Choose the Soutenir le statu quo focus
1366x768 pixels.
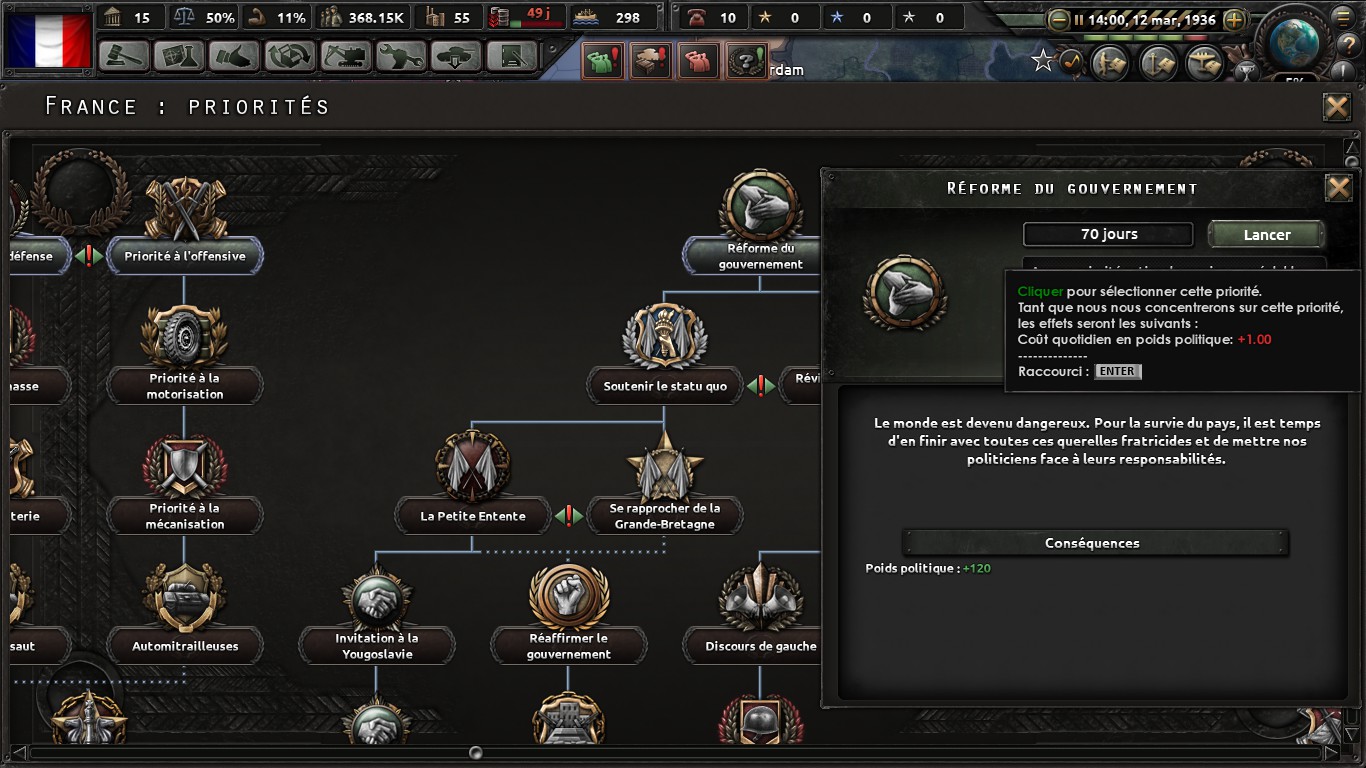pyautogui.click(x=665, y=386)
